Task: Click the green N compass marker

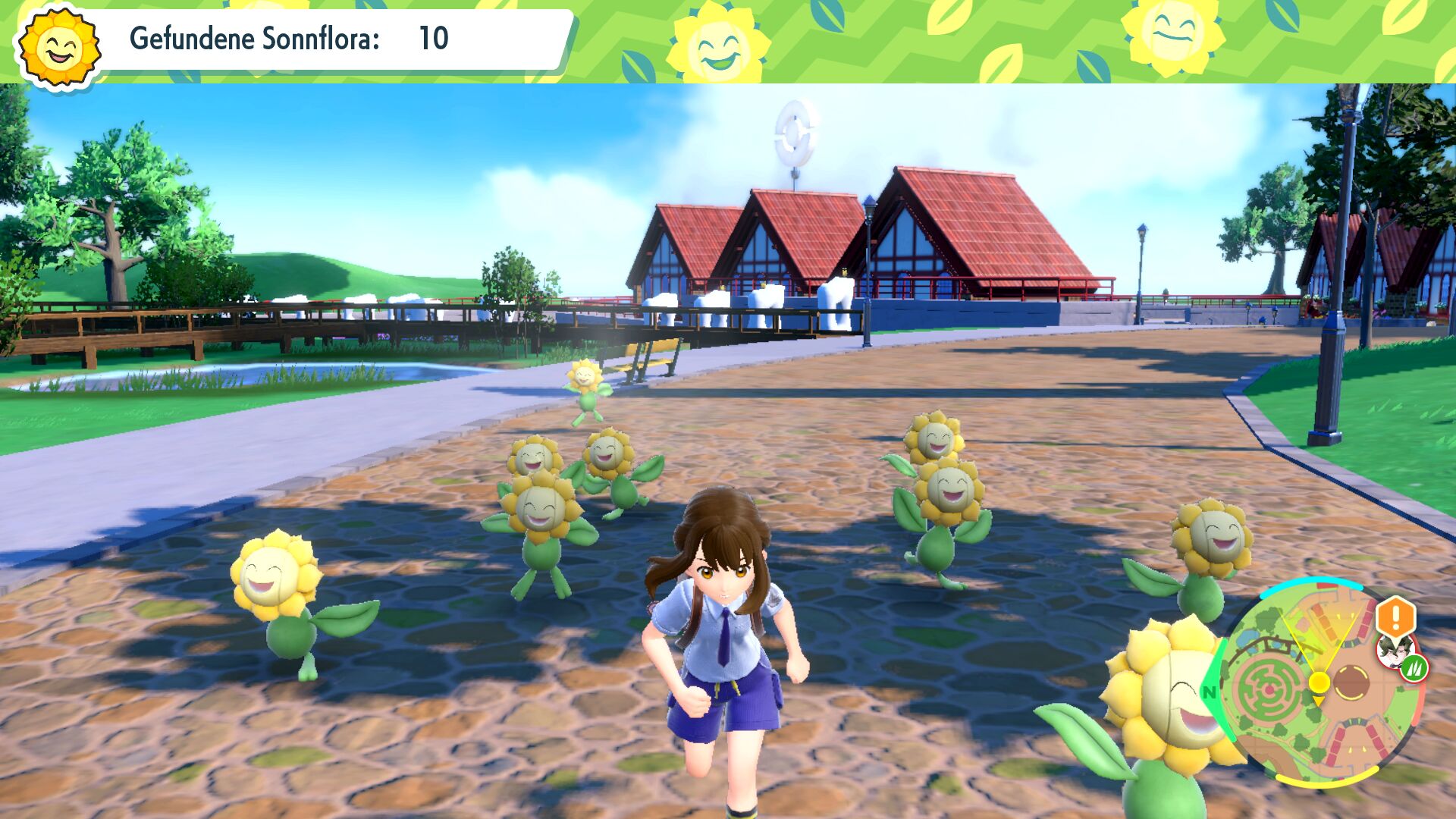Action: coord(1209,692)
